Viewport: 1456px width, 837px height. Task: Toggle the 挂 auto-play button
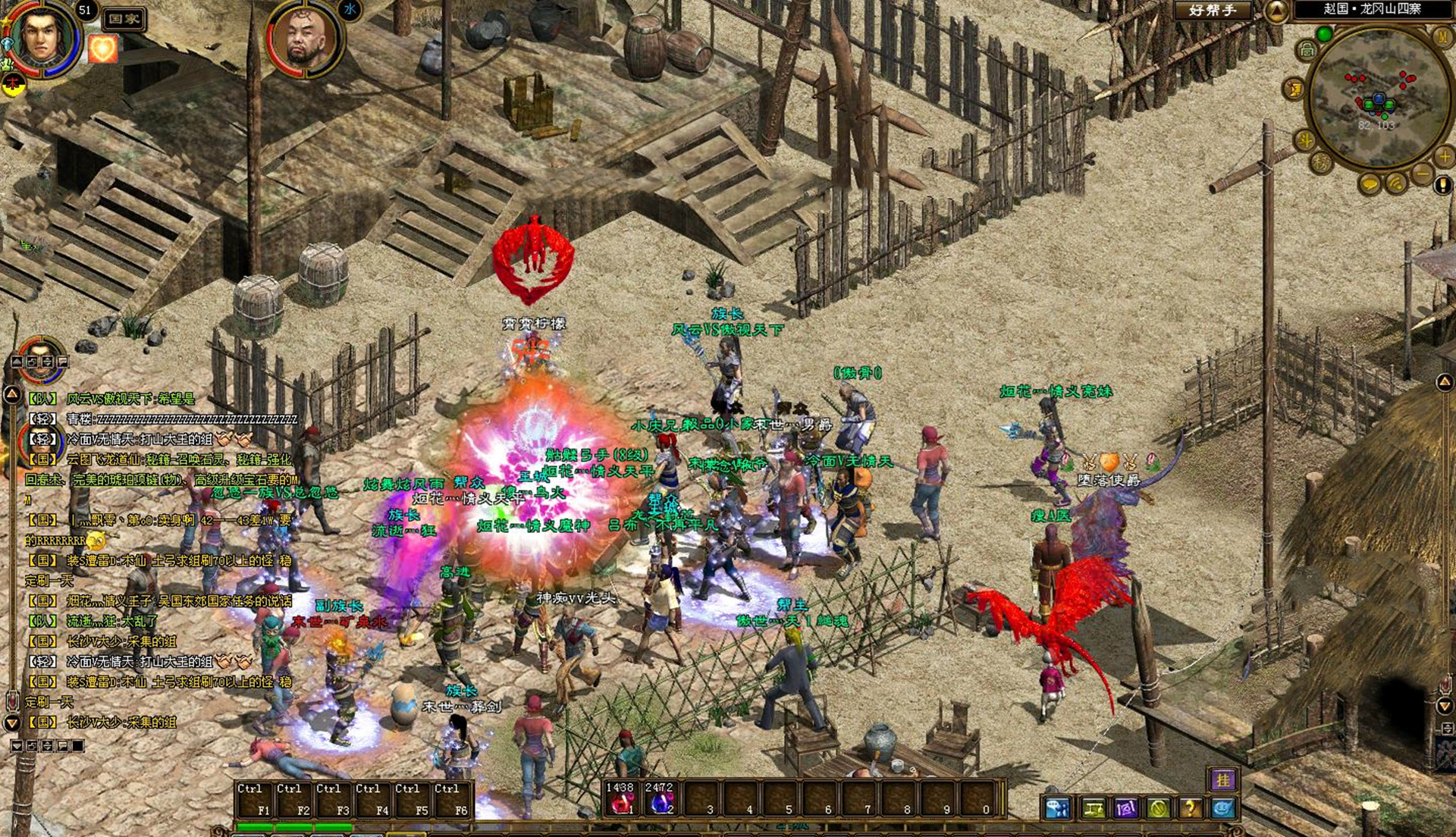[1222, 779]
